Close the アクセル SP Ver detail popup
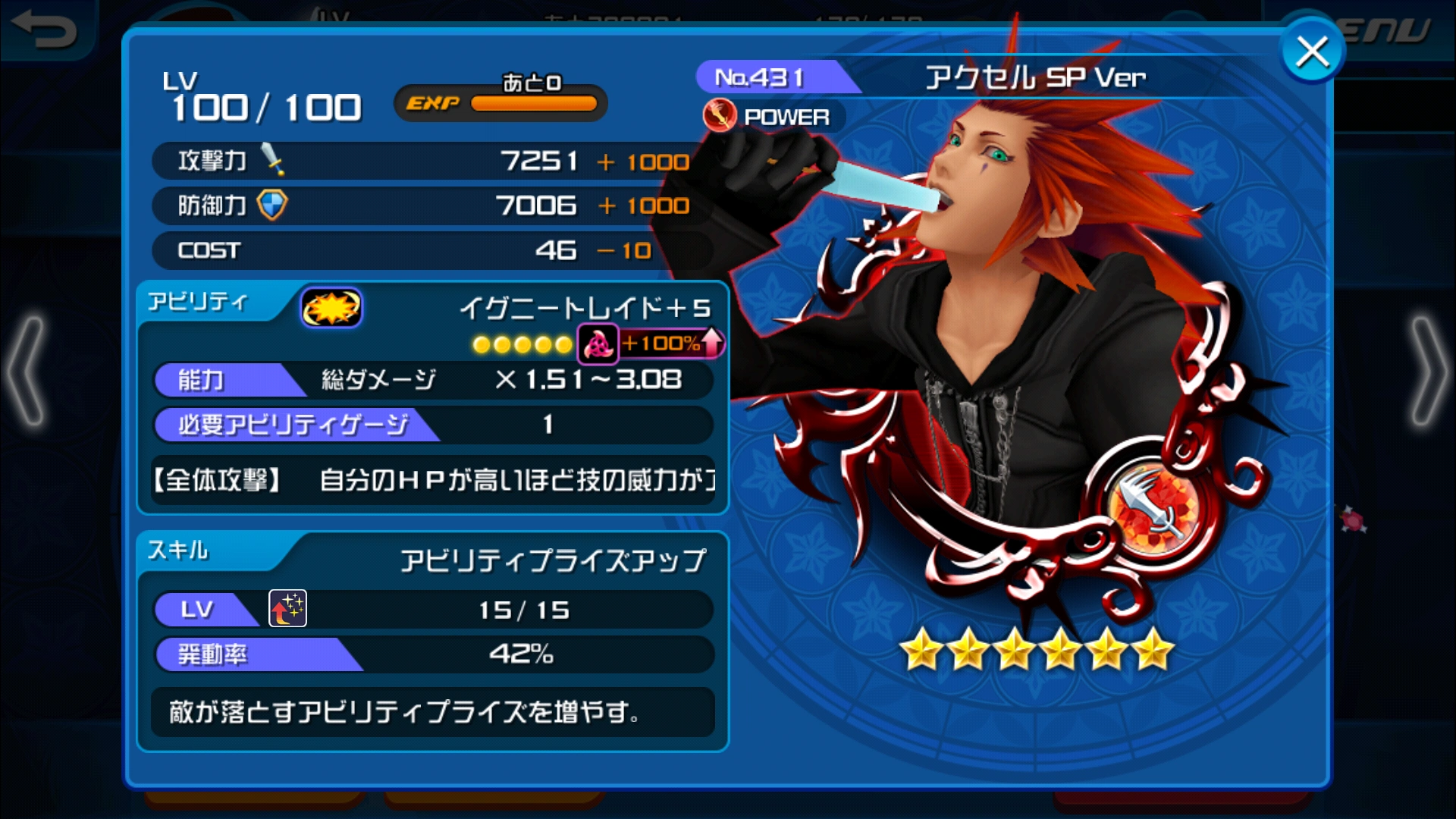 [x=1311, y=50]
